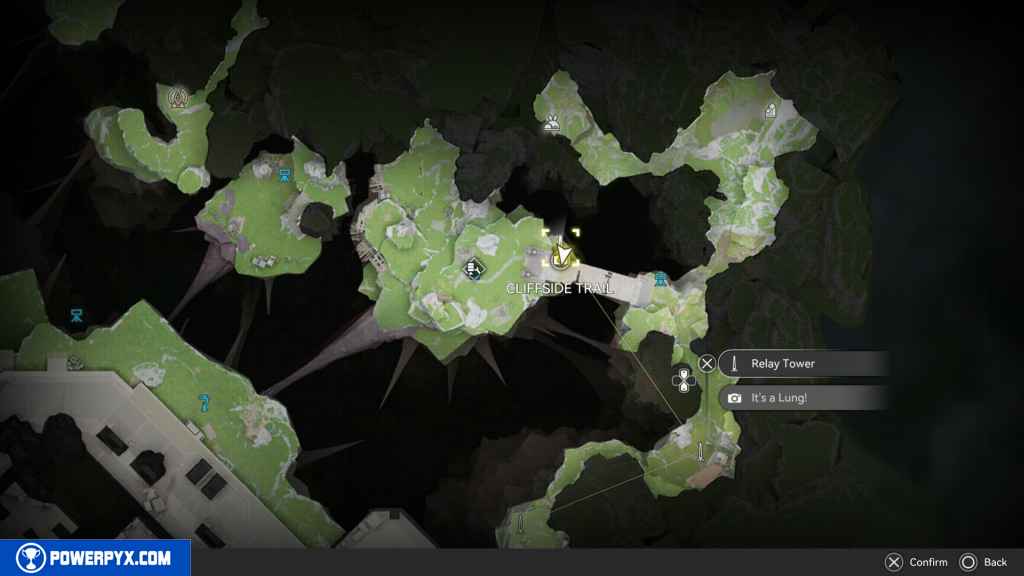Select the diamond-shaped marker on the map
The image size is (1024, 576).
click(474, 268)
